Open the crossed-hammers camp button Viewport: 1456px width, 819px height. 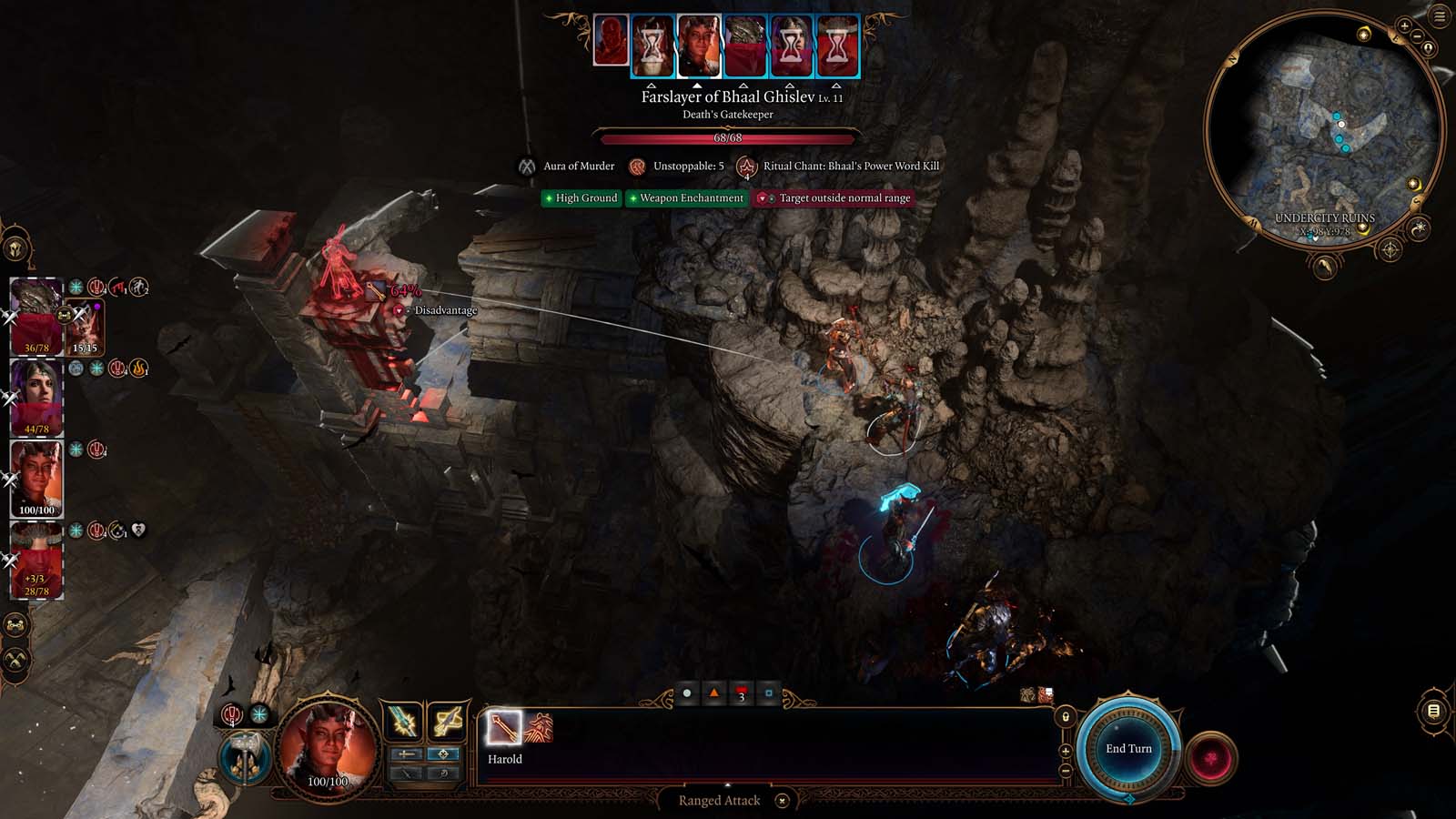pos(15,659)
